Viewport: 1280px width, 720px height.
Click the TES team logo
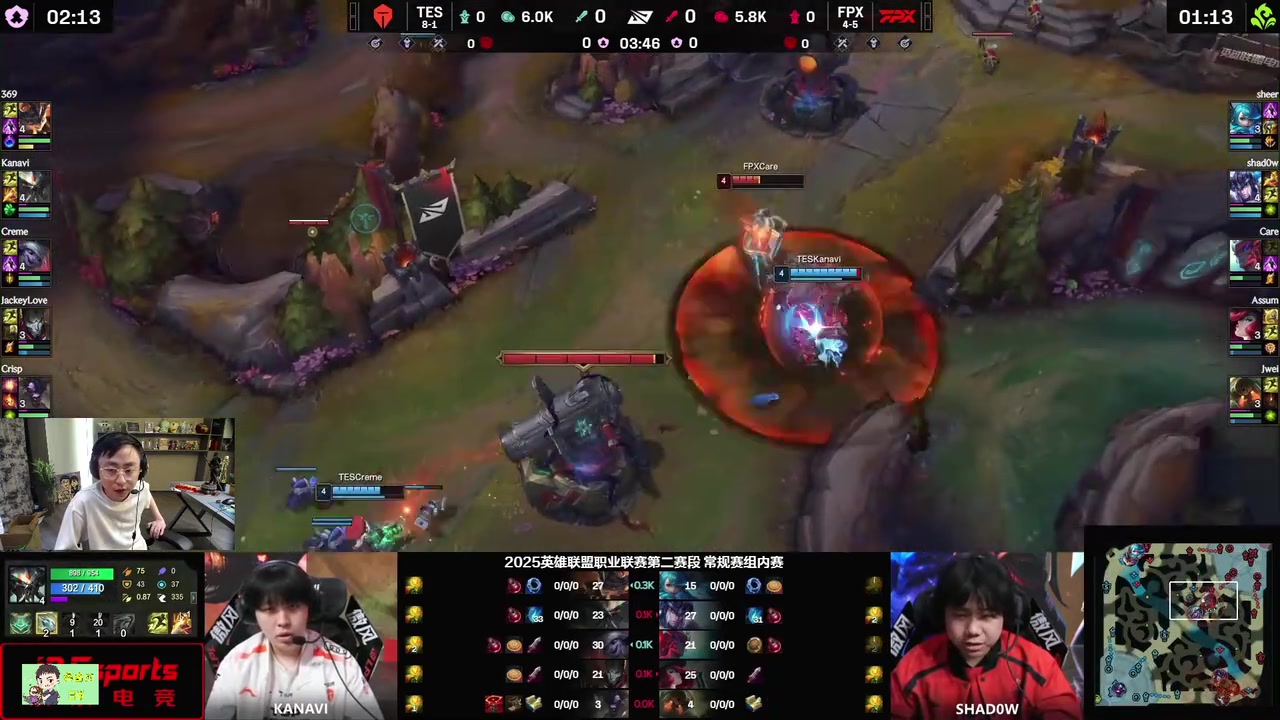coord(384,16)
